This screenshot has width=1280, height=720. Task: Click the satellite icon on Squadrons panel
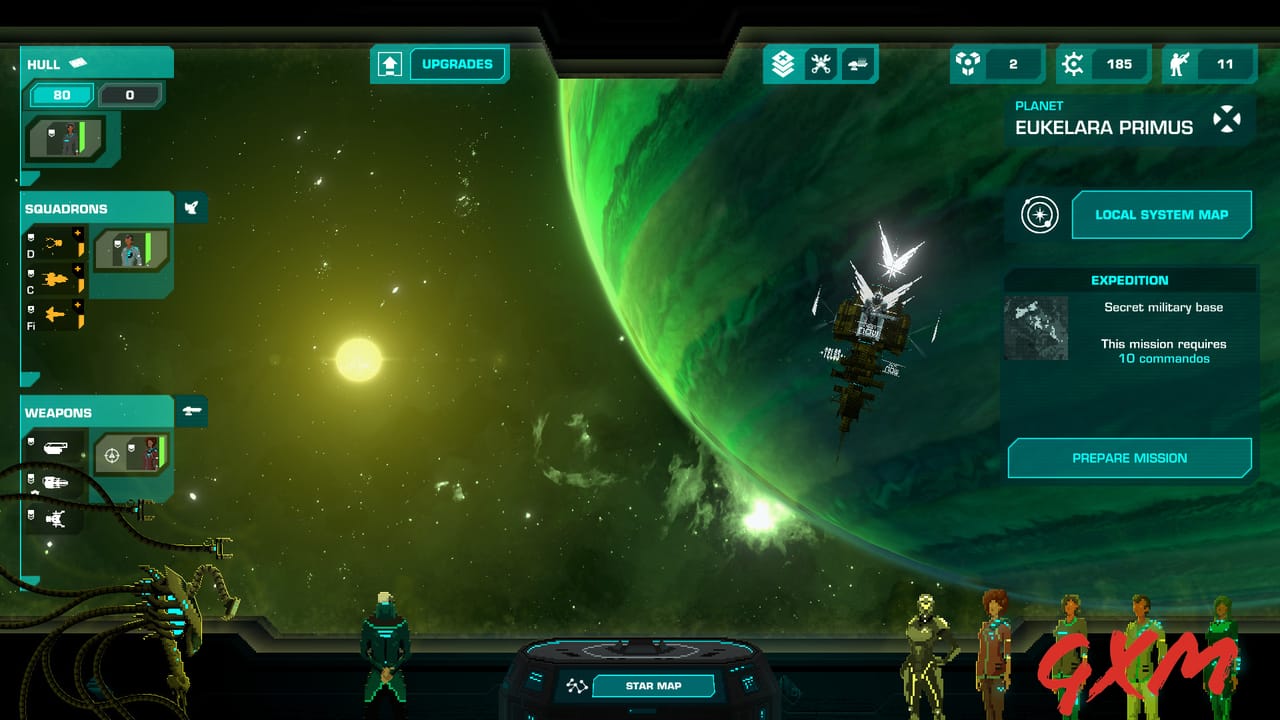191,207
